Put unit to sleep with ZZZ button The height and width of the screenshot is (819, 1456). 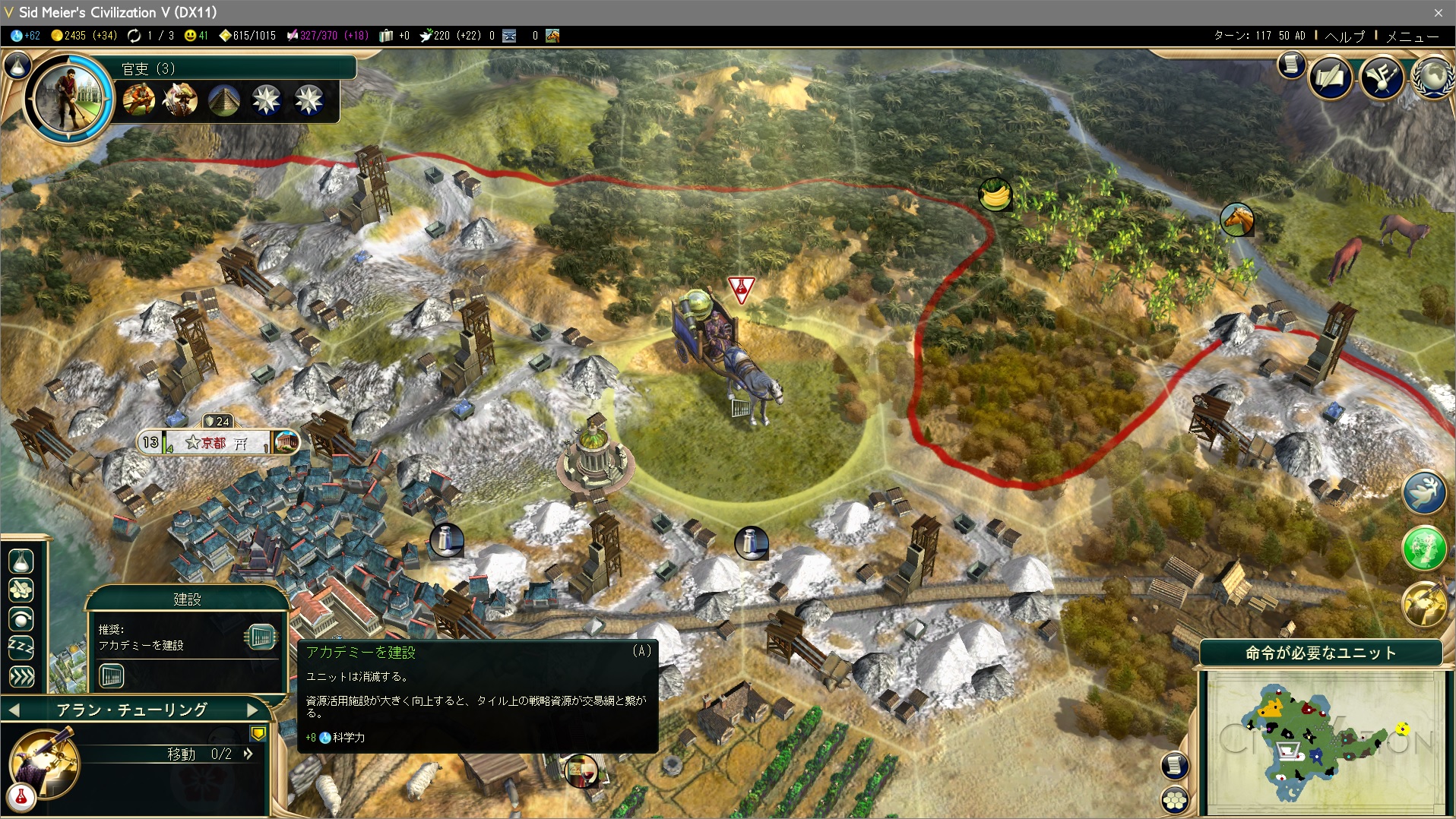click(x=21, y=647)
